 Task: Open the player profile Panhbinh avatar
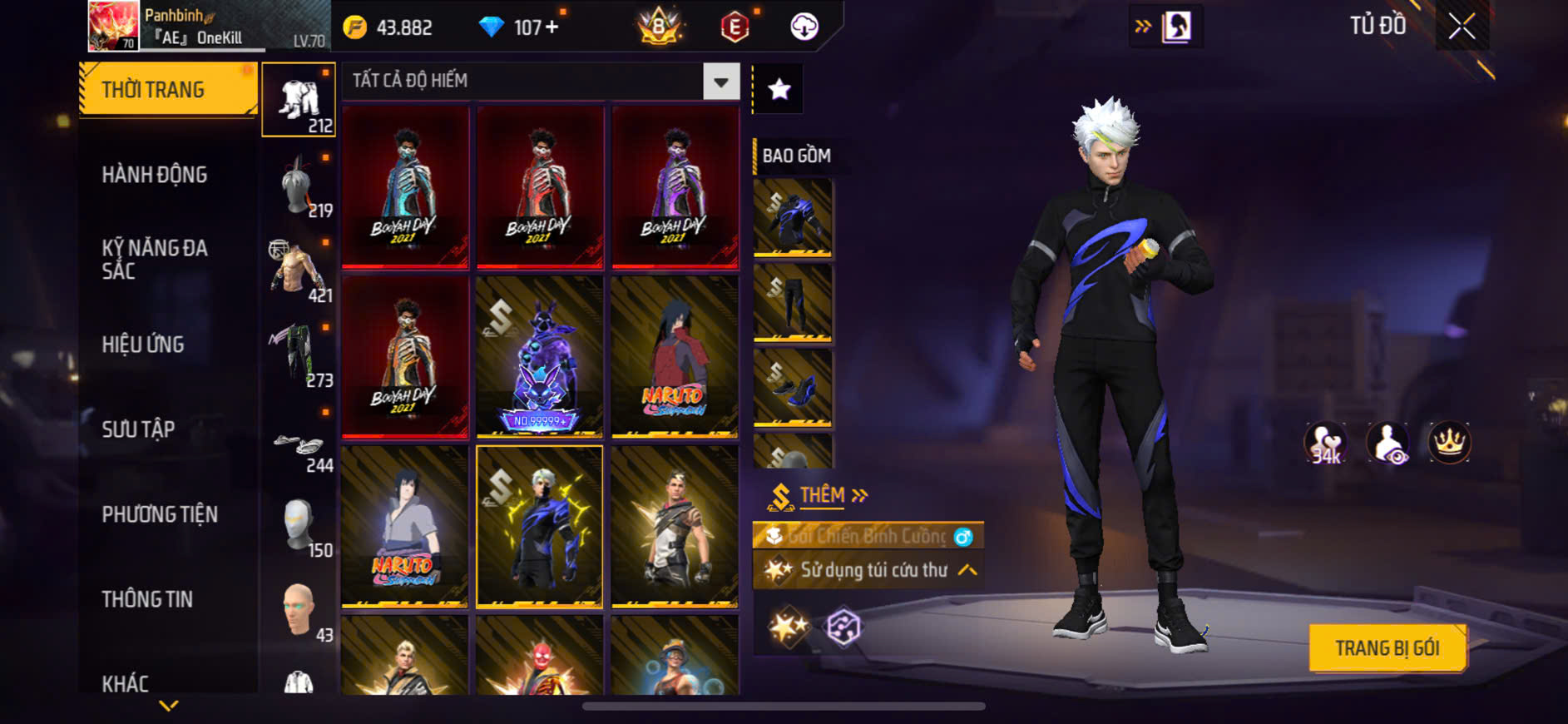point(114,26)
